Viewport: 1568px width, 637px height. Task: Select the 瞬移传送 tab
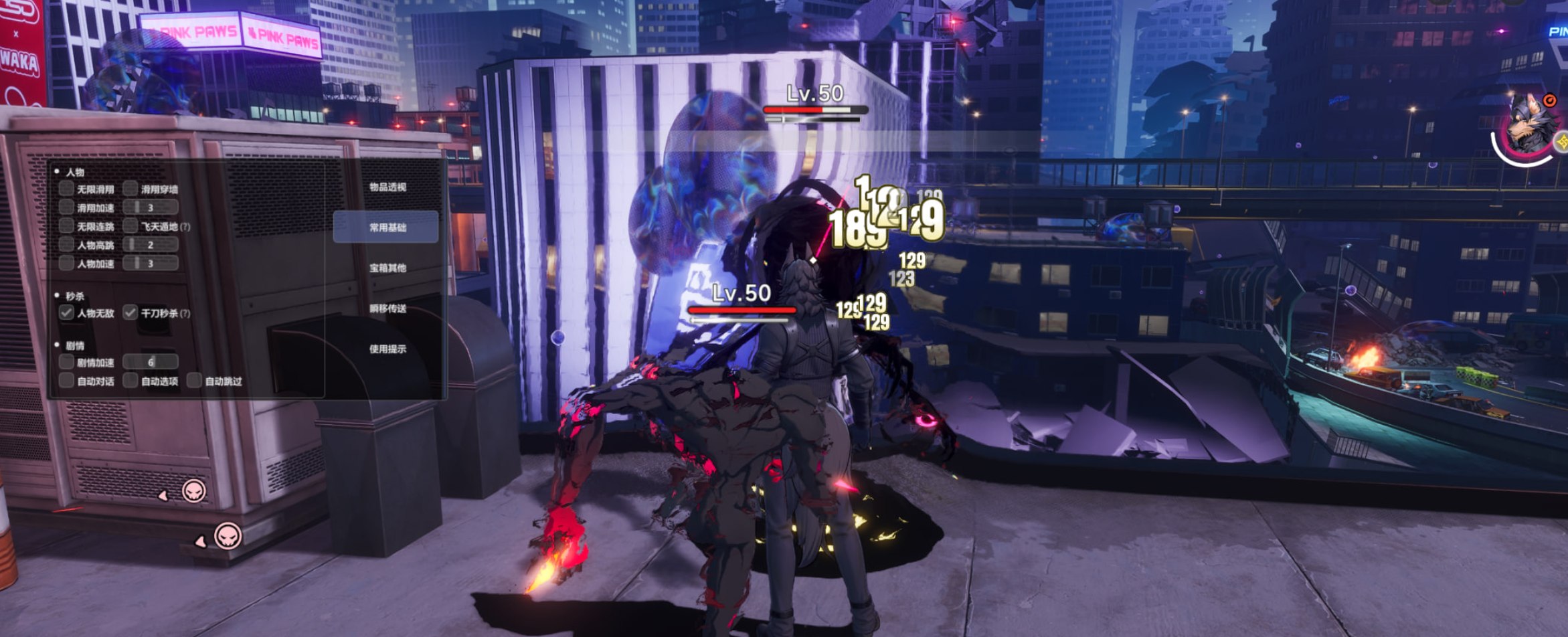(x=387, y=308)
